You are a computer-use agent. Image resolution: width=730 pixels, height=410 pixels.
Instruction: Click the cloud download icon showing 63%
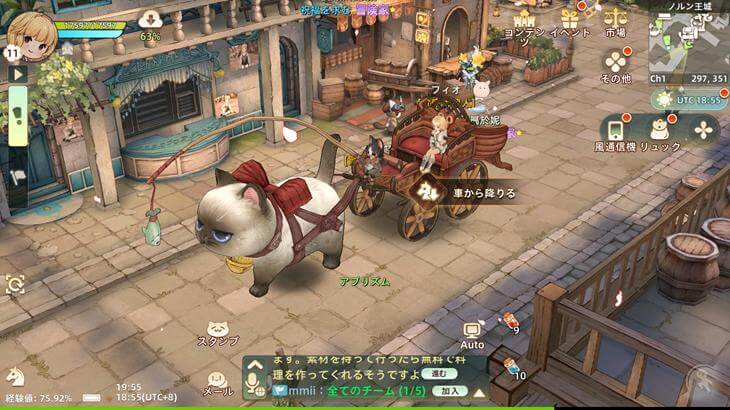click(x=150, y=20)
